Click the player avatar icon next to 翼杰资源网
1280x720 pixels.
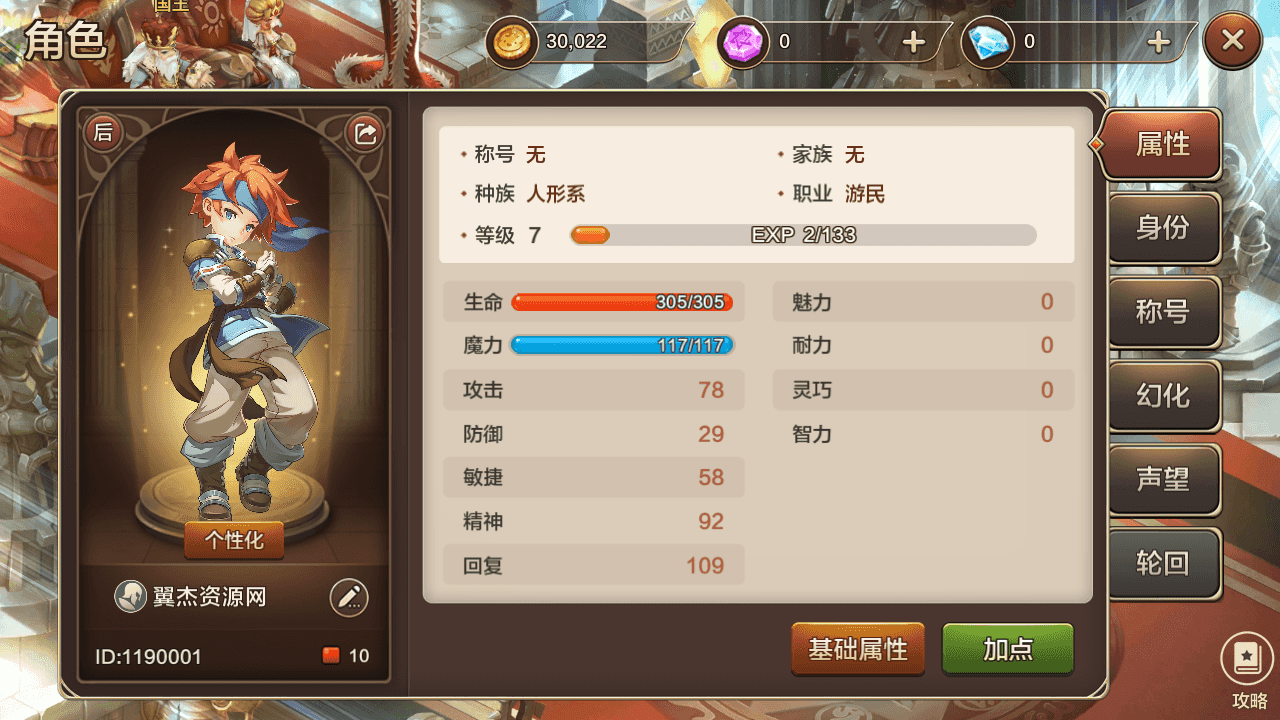(128, 595)
